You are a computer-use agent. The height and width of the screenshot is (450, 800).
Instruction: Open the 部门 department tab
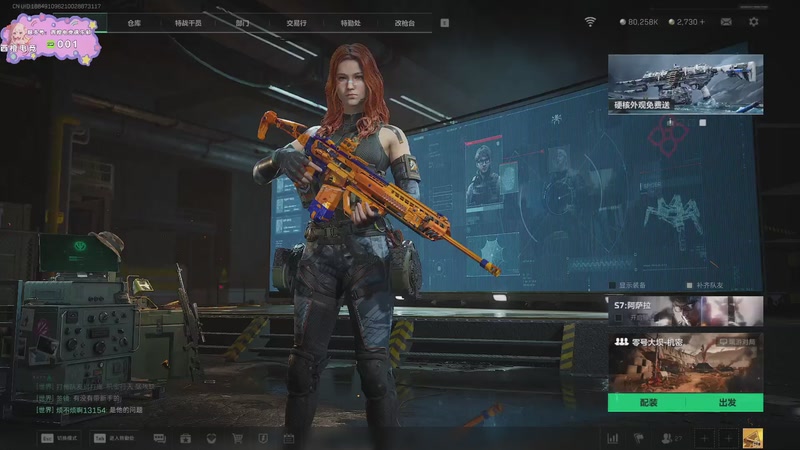pos(242,21)
